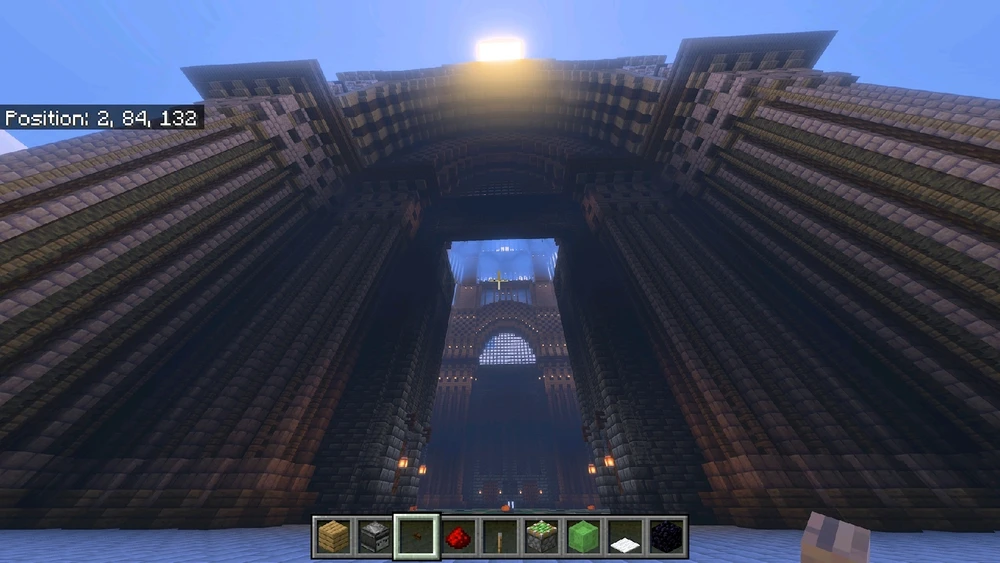Click the highlighted hotbar slot with the small red item
The image size is (1000, 563).
click(x=417, y=537)
